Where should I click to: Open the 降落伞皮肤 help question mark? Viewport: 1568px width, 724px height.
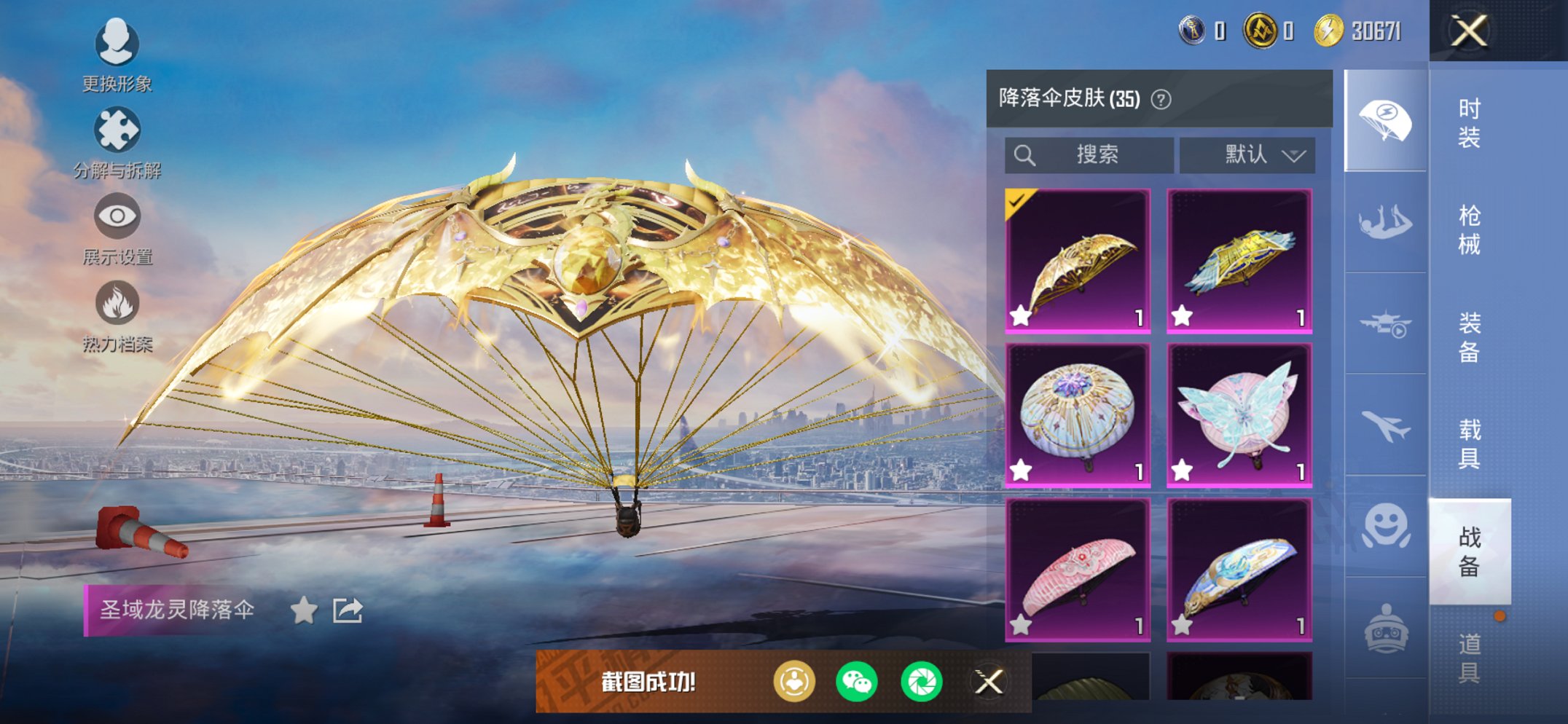(x=1162, y=98)
